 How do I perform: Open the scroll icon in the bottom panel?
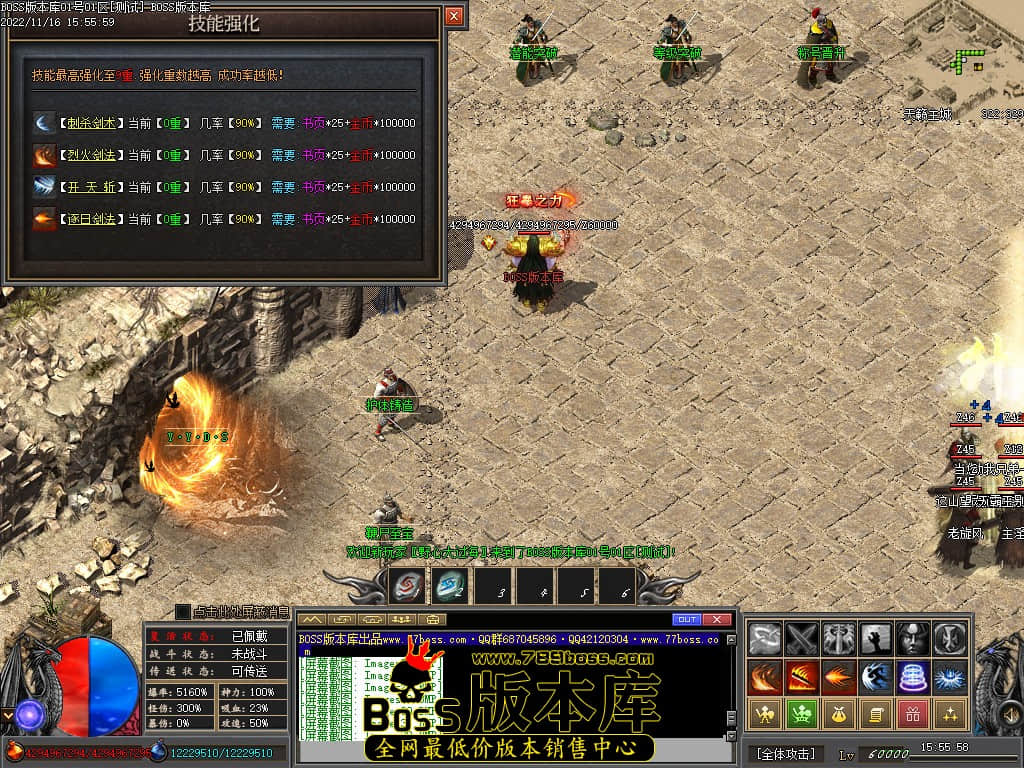pyautogui.click(x=874, y=713)
